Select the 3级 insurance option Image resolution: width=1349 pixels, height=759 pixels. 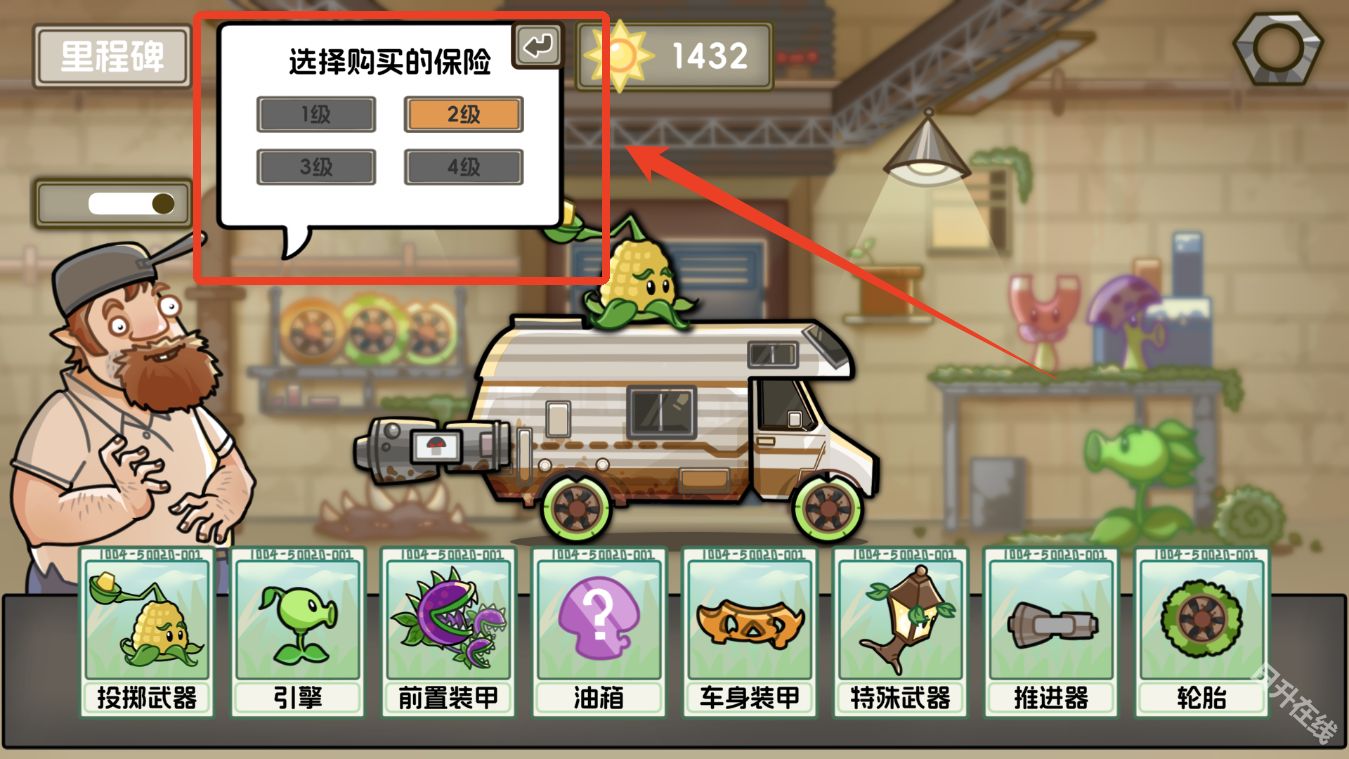click(316, 166)
